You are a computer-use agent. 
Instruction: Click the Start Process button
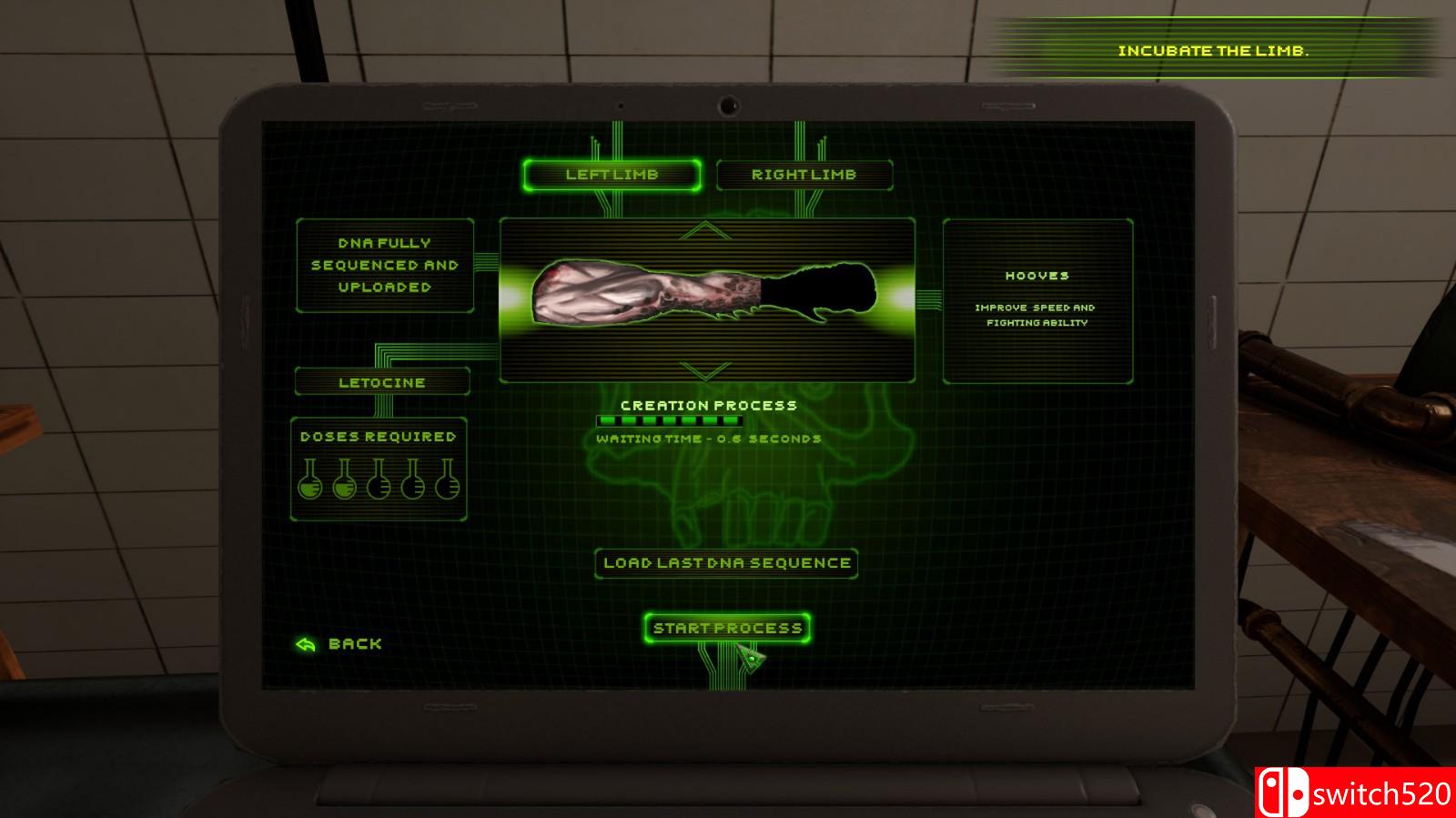tap(725, 626)
